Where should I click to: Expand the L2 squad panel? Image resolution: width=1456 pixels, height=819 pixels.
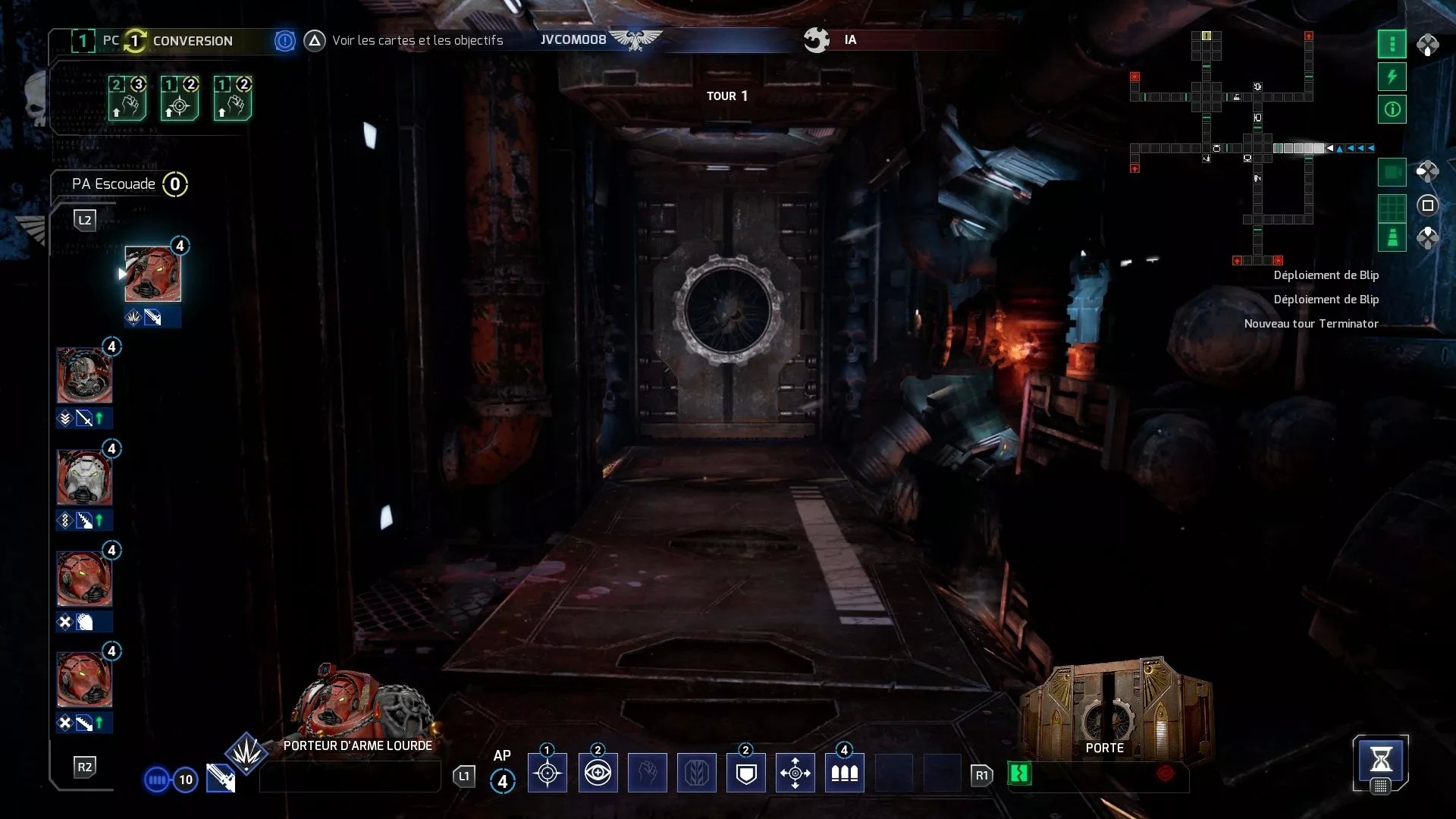[x=85, y=220]
